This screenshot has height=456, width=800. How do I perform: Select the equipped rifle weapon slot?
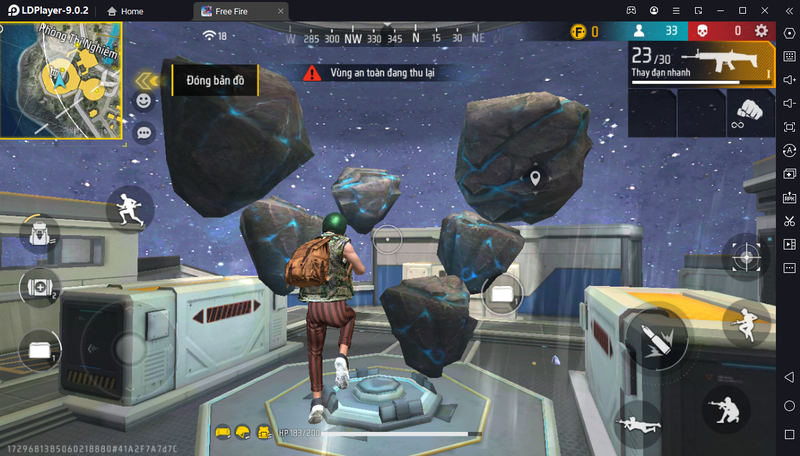702,64
